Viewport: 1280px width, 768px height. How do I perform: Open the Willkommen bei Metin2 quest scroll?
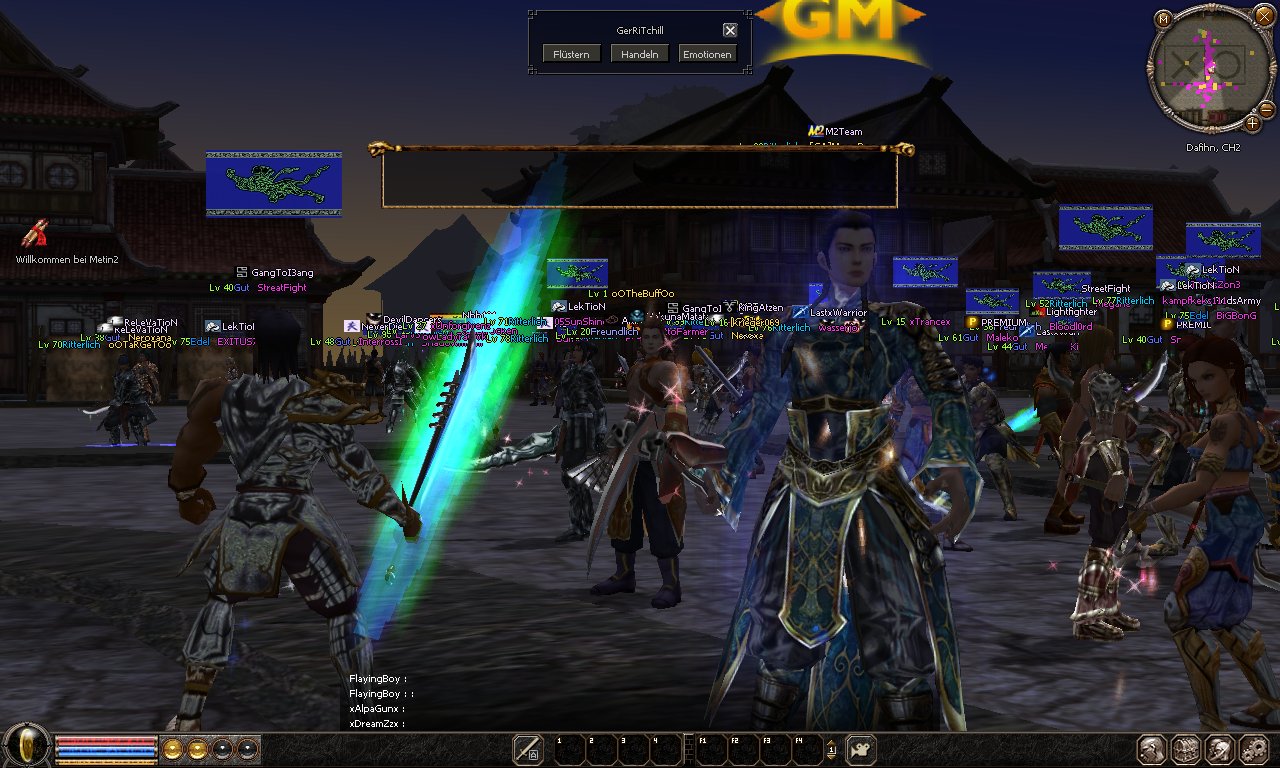click(36, 233)
